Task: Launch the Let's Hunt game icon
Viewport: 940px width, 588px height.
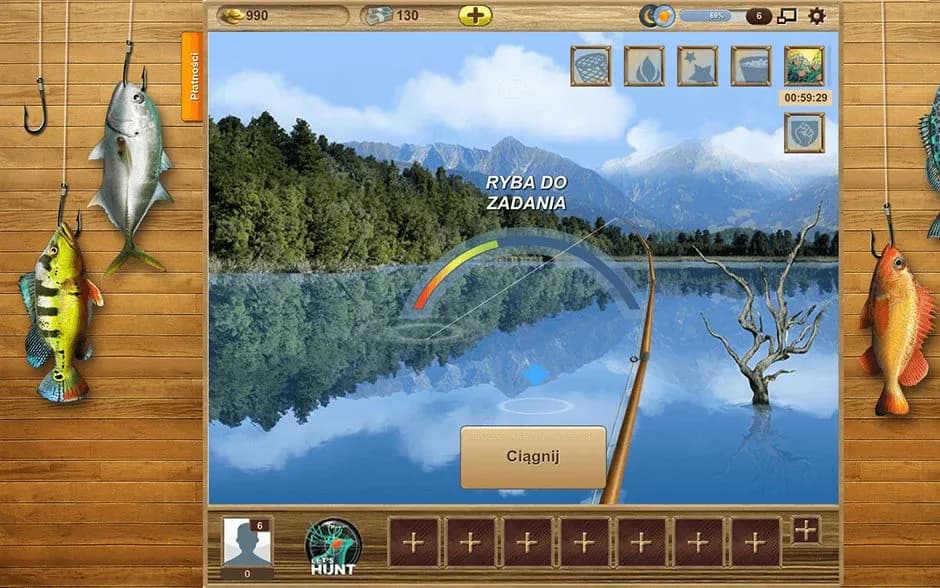Action: pyautogui.click(x=333, y=546)
